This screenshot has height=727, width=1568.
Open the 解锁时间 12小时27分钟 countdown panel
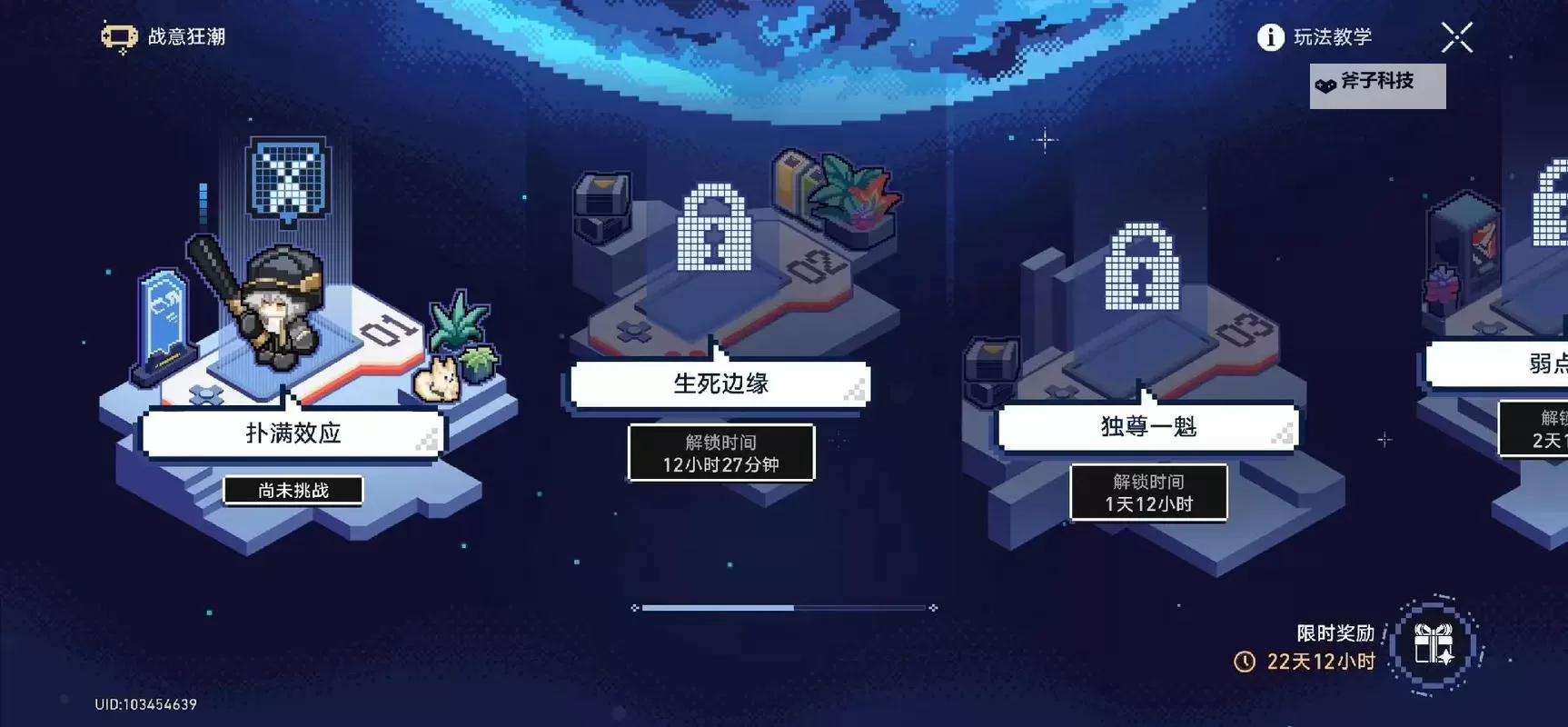click(x=720, y=453)
